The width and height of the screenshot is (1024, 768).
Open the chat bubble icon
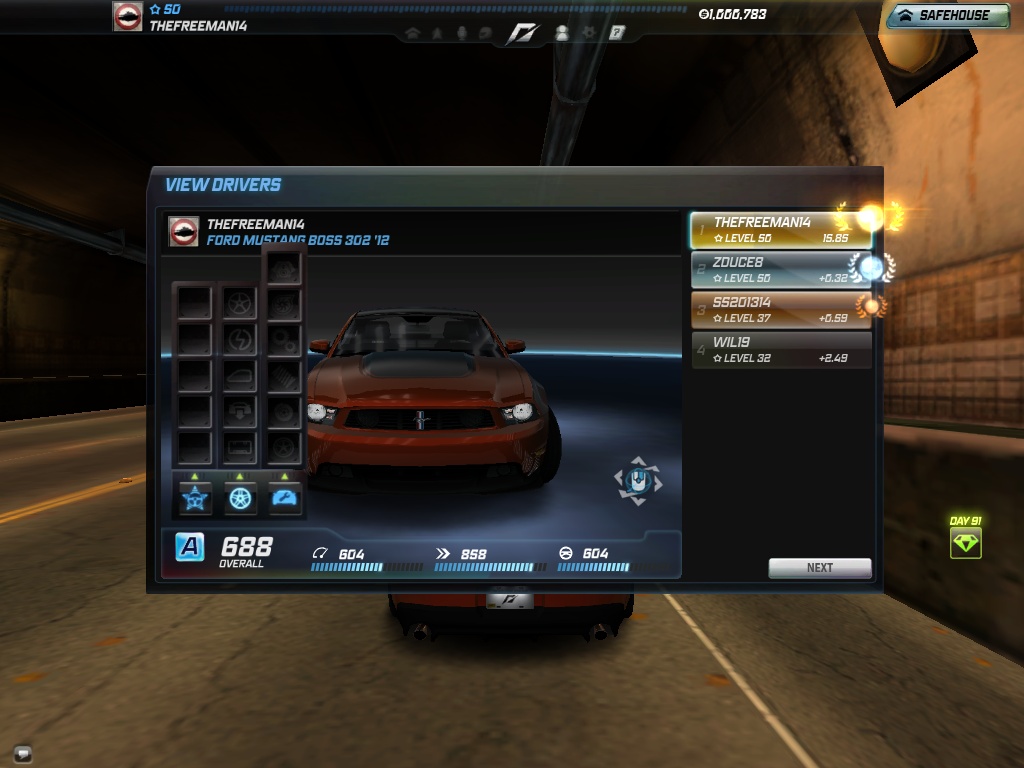click(x=22, y=752)
